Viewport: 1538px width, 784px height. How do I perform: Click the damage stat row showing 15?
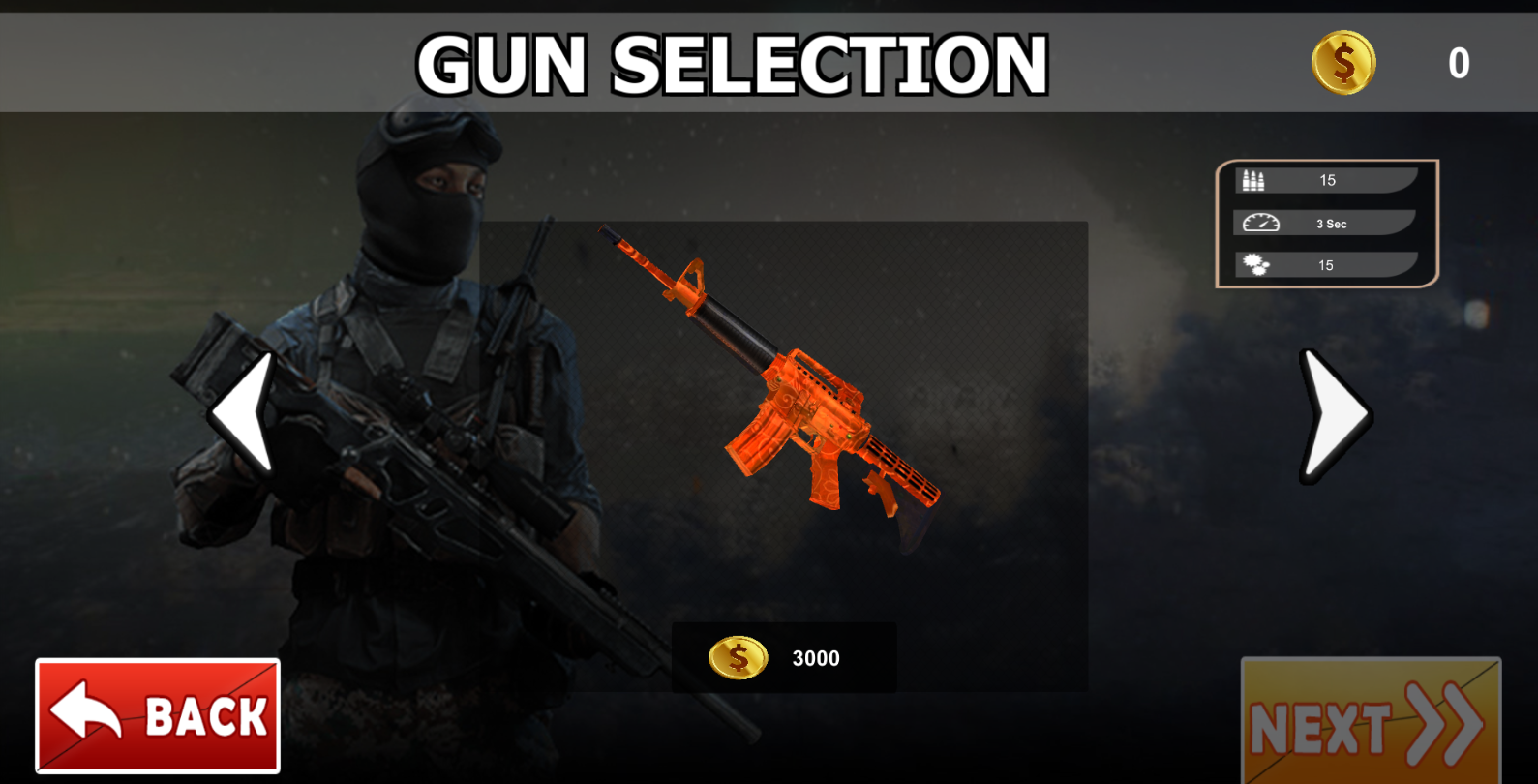coord(1327,264)
